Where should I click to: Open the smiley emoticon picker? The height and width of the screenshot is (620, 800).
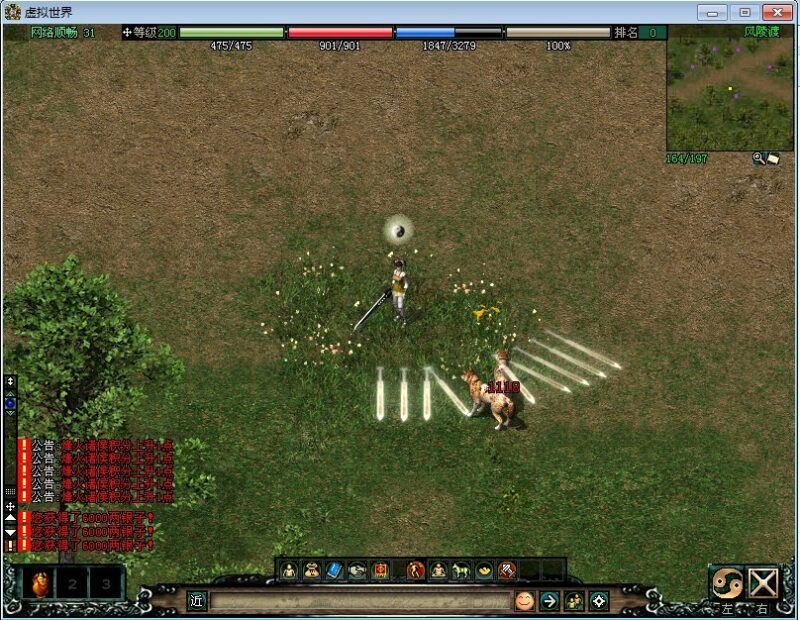(x=524, y=601)
